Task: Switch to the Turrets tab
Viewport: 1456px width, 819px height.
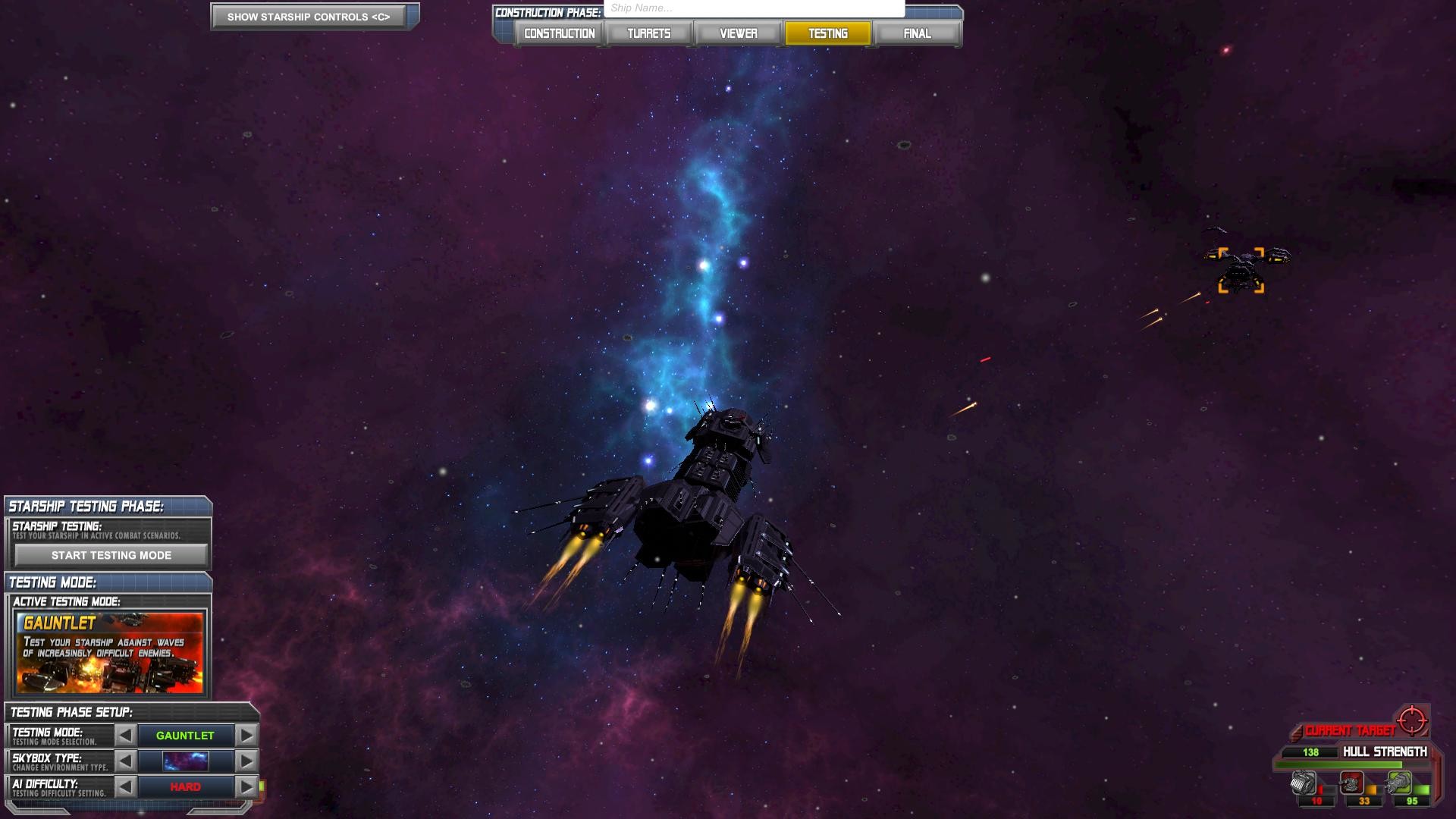Action: click(648, 33)
